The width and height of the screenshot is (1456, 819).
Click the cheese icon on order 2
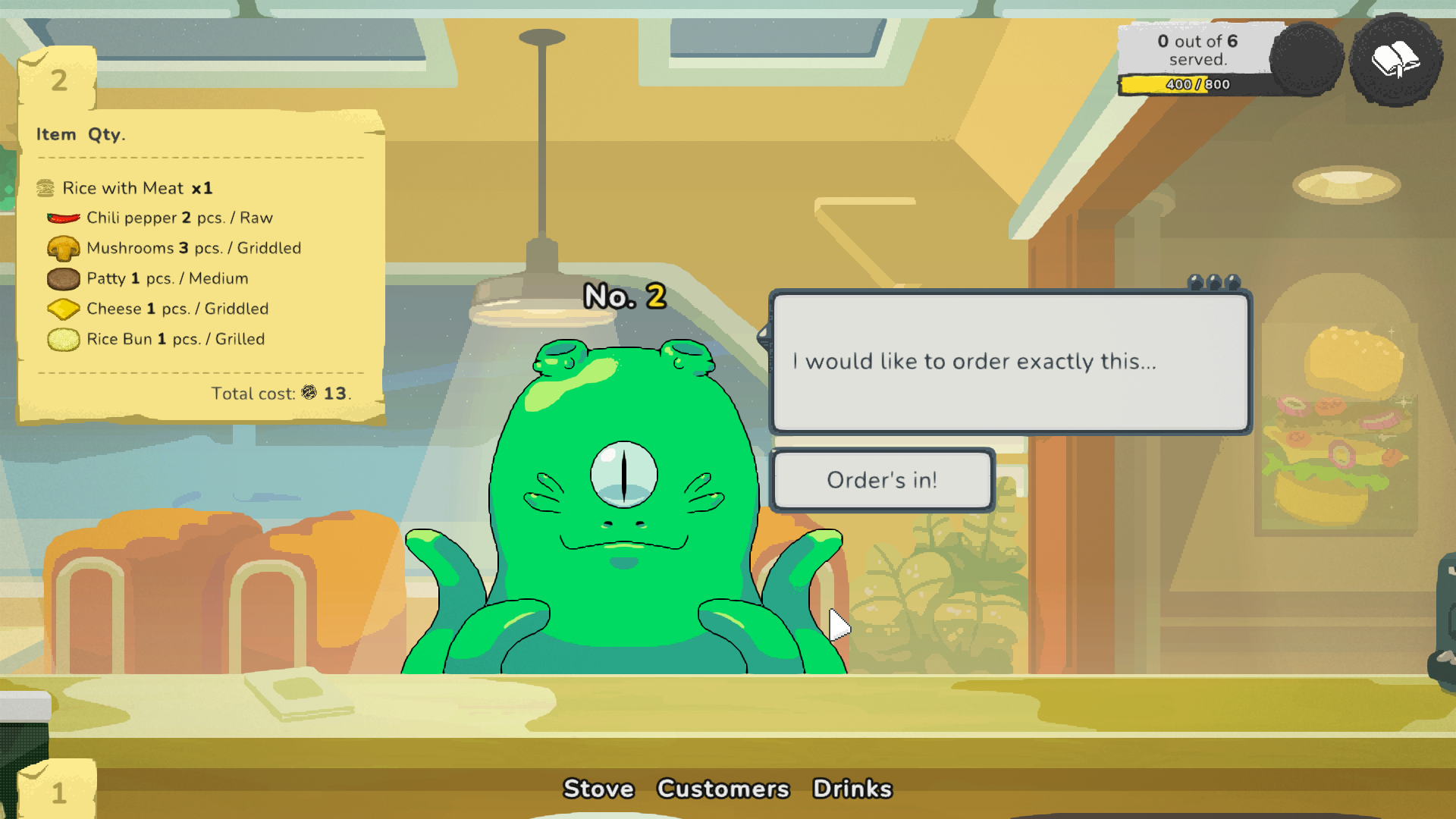[64, 309]
